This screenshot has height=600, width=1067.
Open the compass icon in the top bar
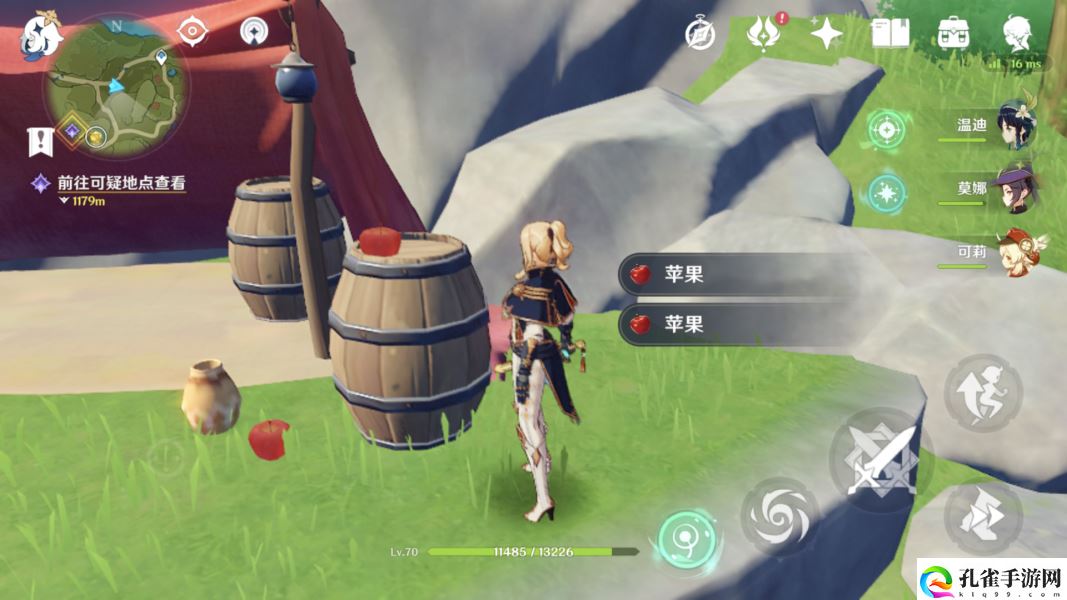pos(700,33)
